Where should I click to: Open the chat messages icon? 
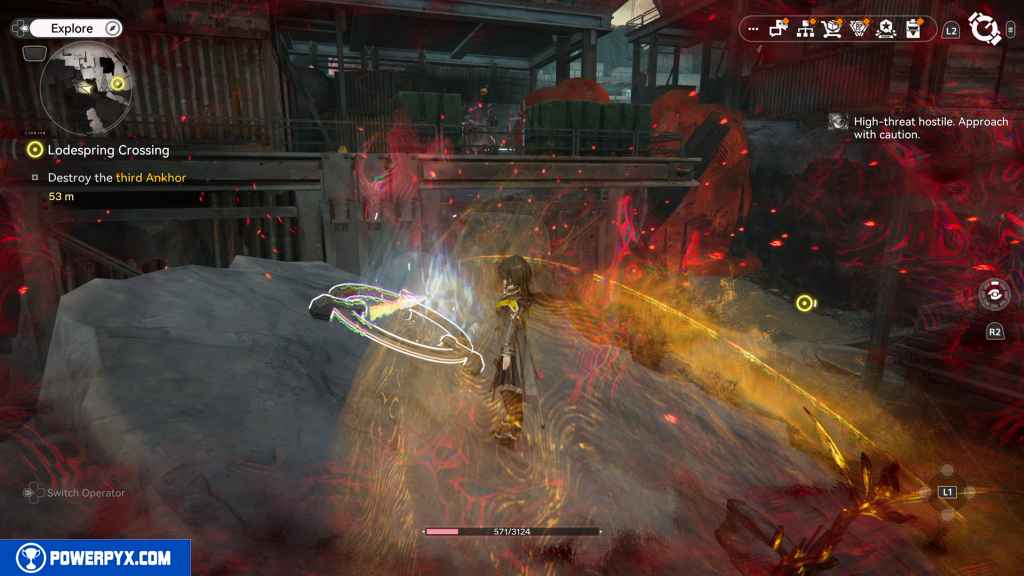coord(779,29)
